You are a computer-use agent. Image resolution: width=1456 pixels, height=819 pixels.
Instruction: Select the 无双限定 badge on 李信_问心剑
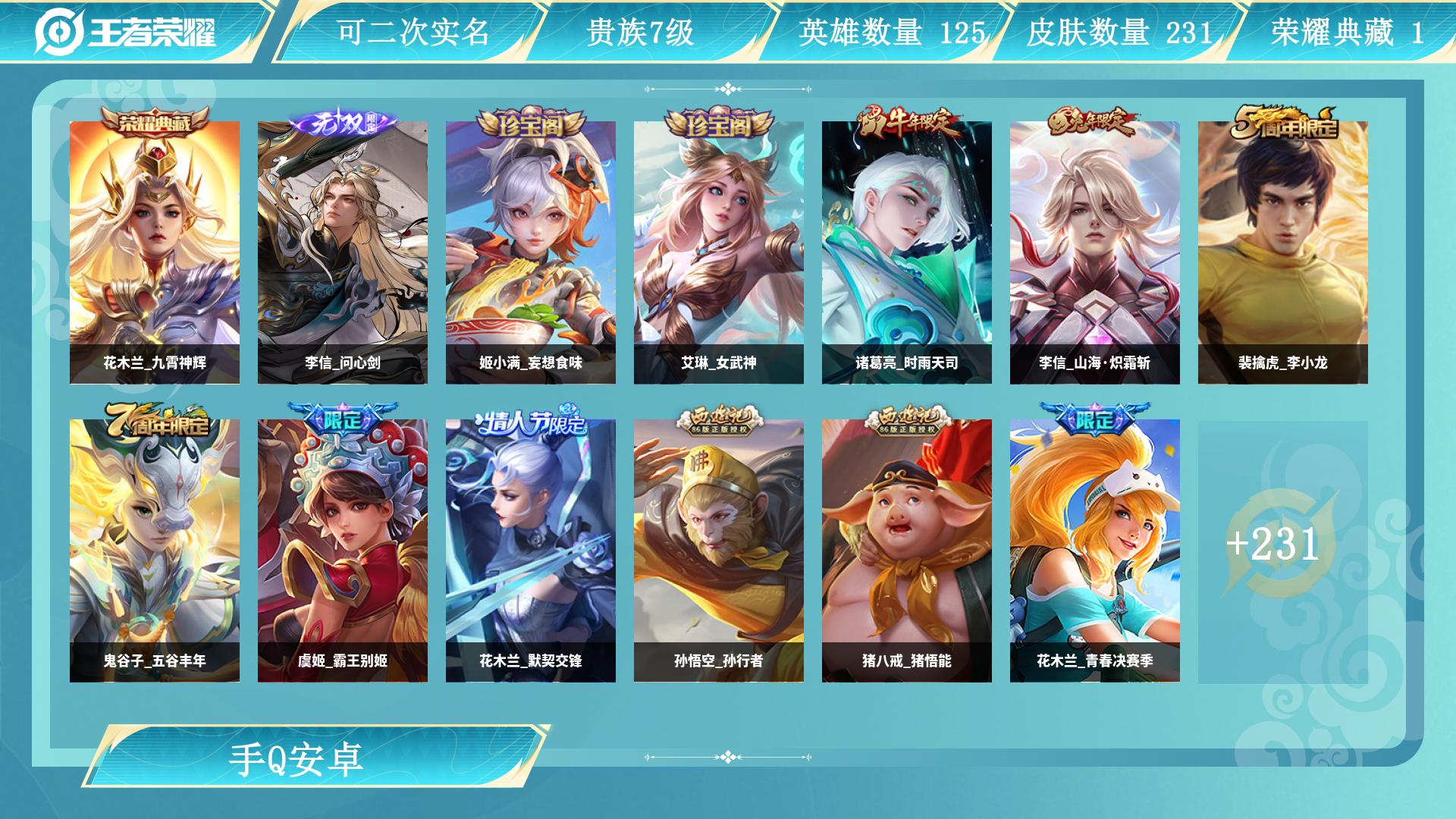tap(343, 121)
